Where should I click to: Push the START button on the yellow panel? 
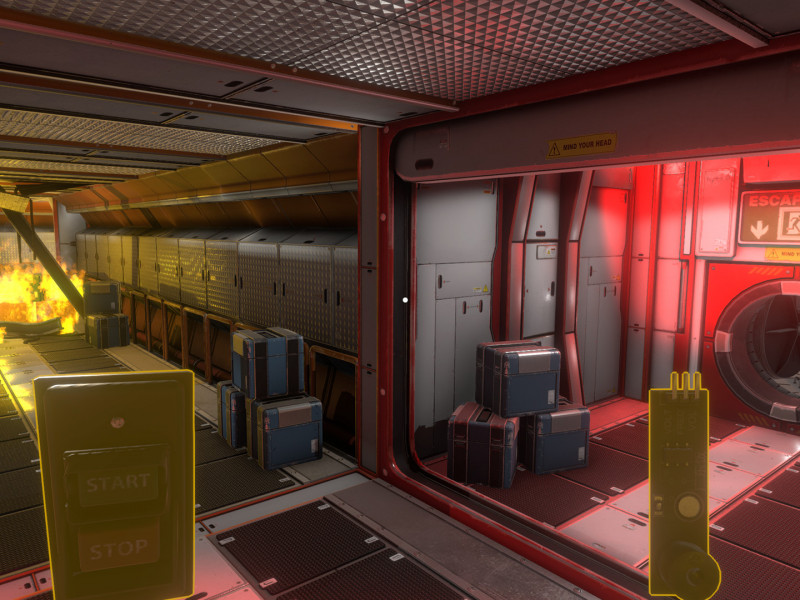click(119, 485)
